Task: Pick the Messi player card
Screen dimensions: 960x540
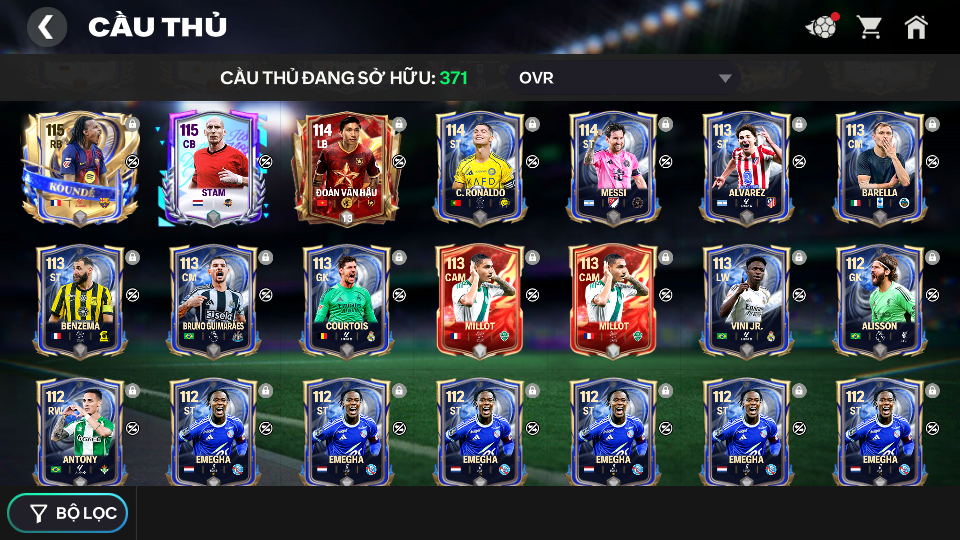Action: tap(613, 167)
